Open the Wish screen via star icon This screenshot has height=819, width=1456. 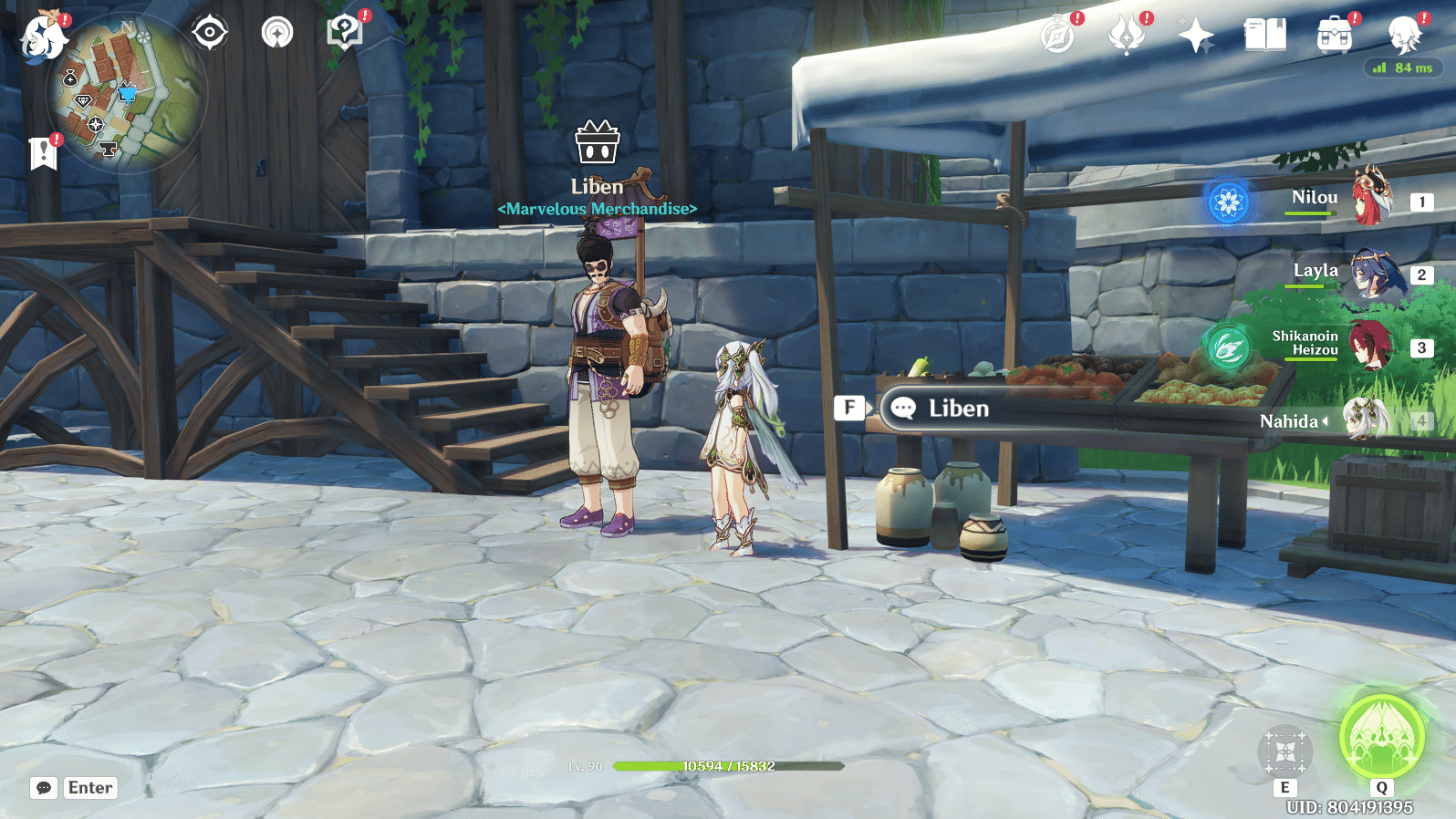(x=1196, y=35)
